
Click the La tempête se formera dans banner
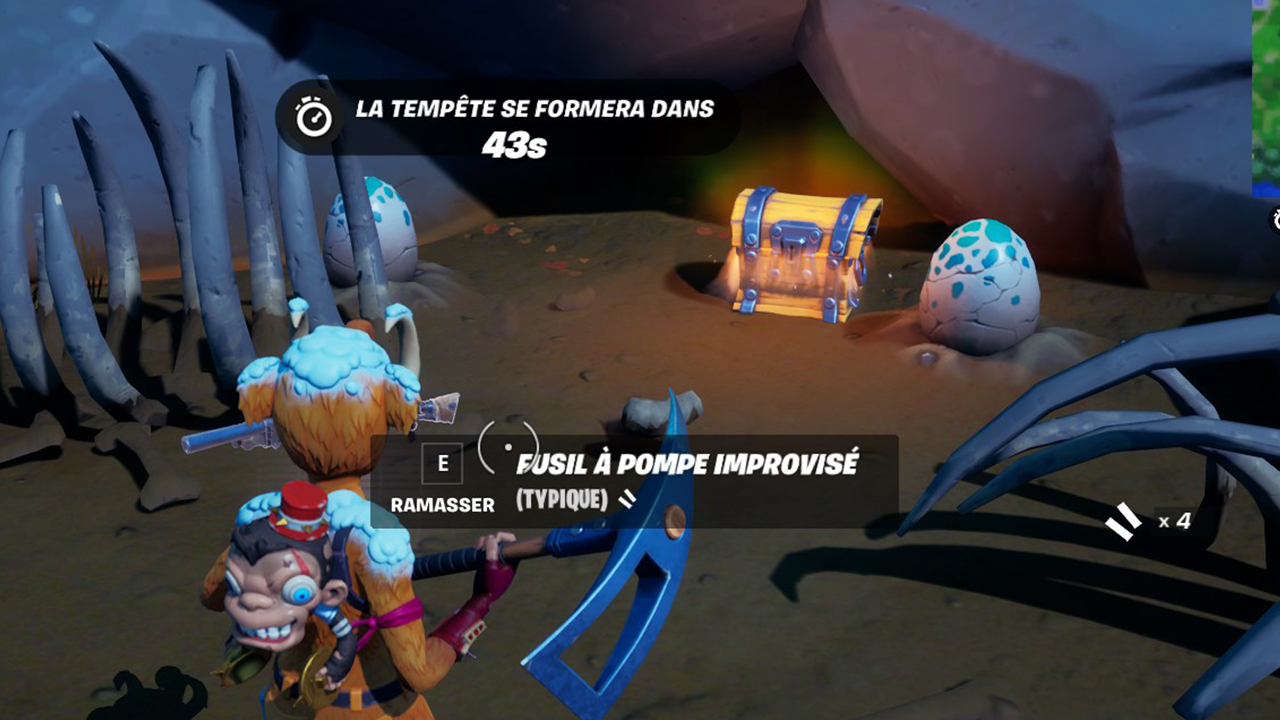(x=530, y=112)
